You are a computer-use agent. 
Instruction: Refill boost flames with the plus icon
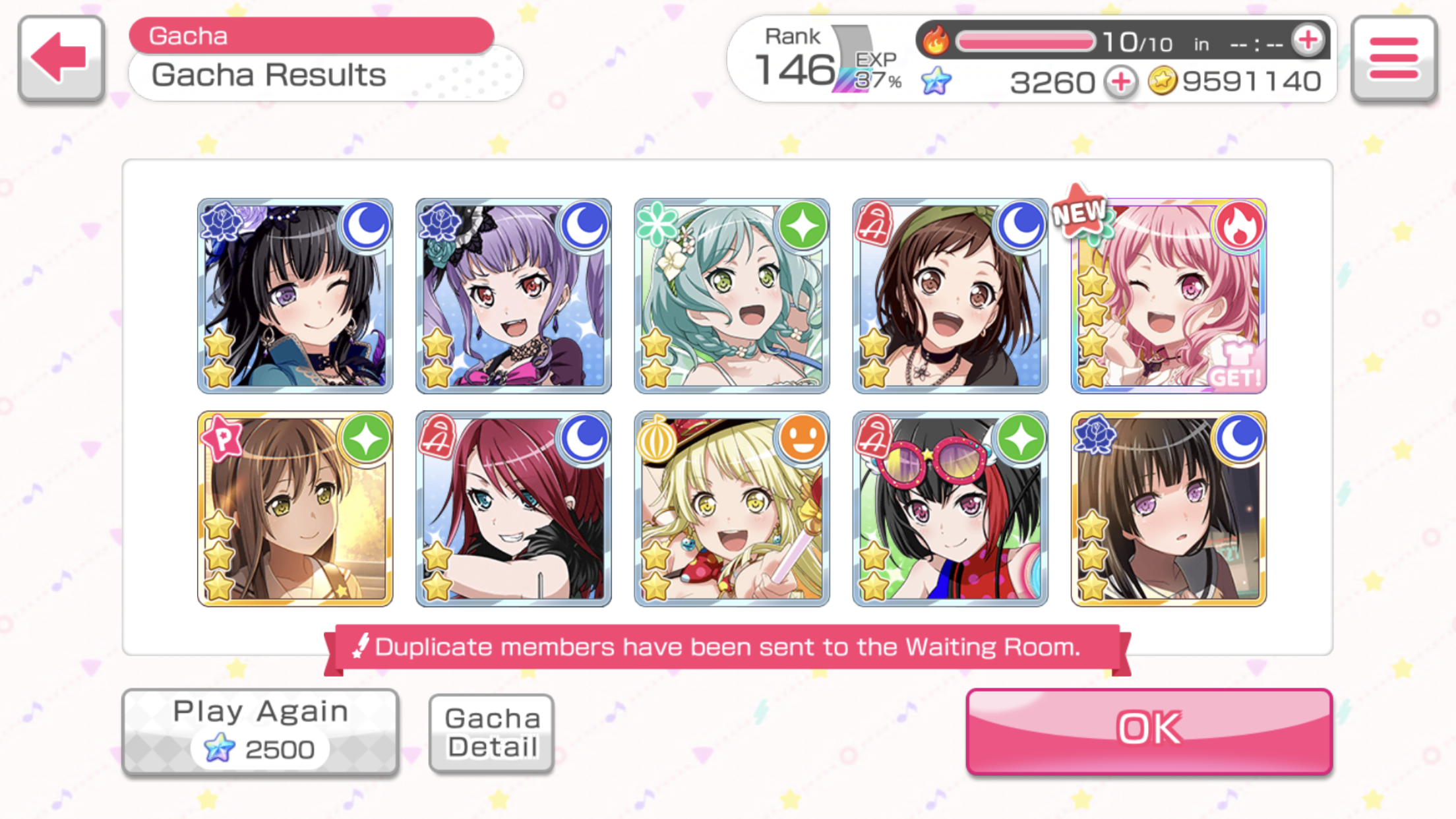point(1308,41)
